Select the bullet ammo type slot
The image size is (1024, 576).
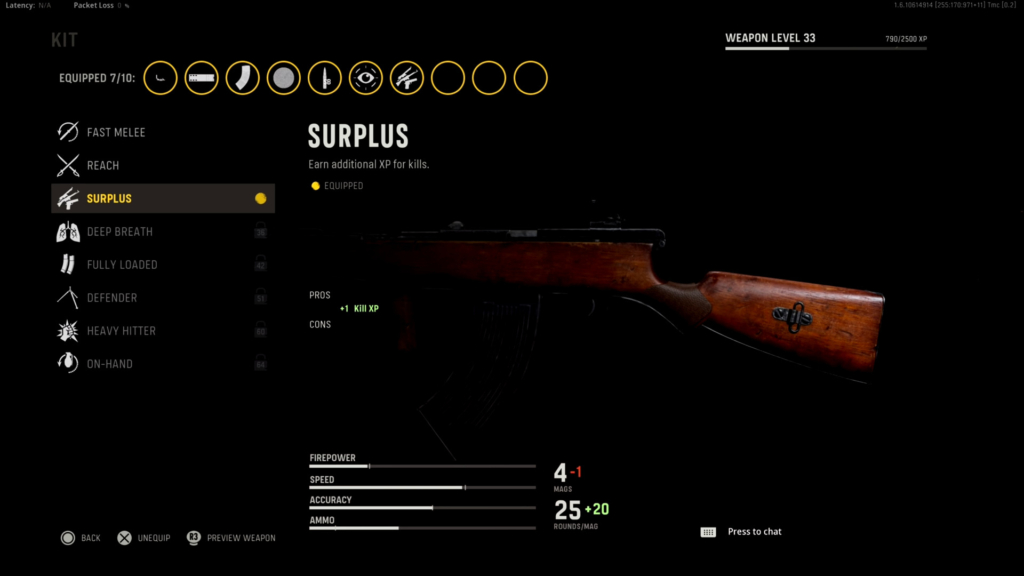(325, 78)
